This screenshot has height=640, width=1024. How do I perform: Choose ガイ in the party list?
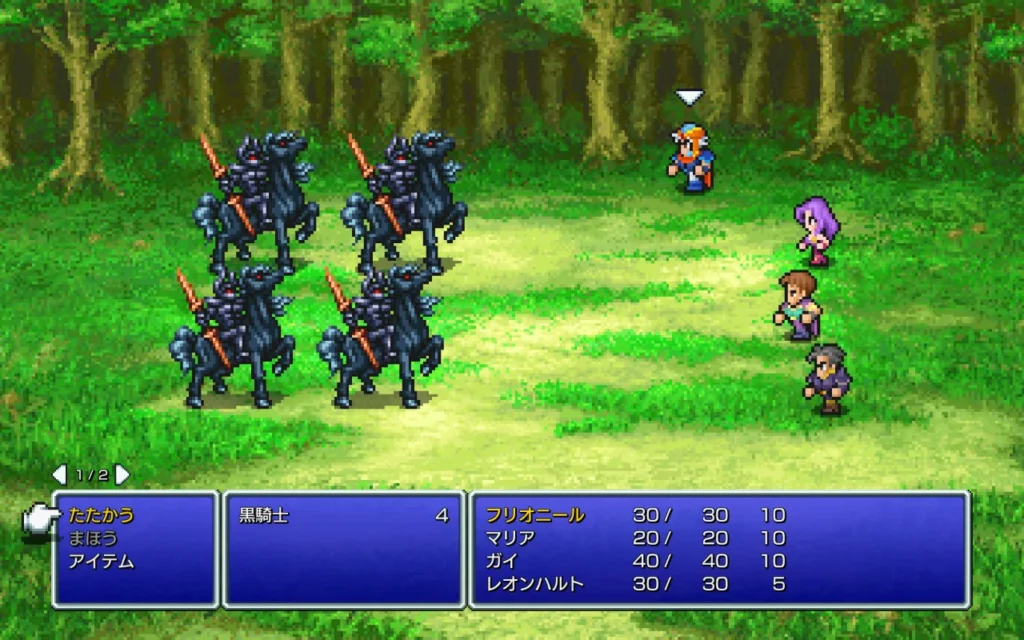501,561
